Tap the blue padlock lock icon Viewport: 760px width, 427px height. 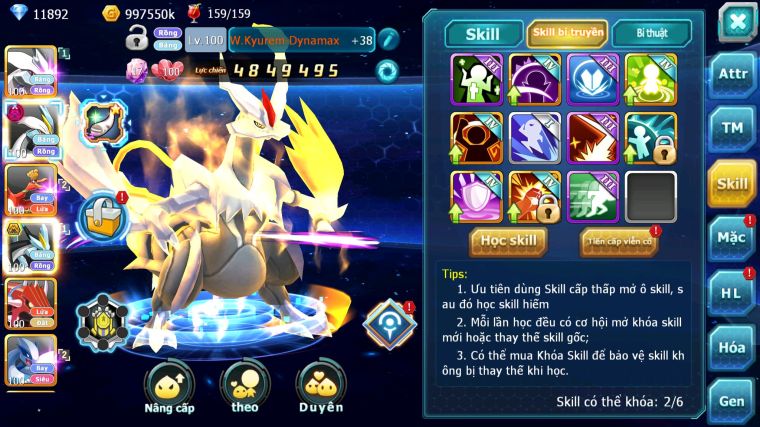(101, 216)
